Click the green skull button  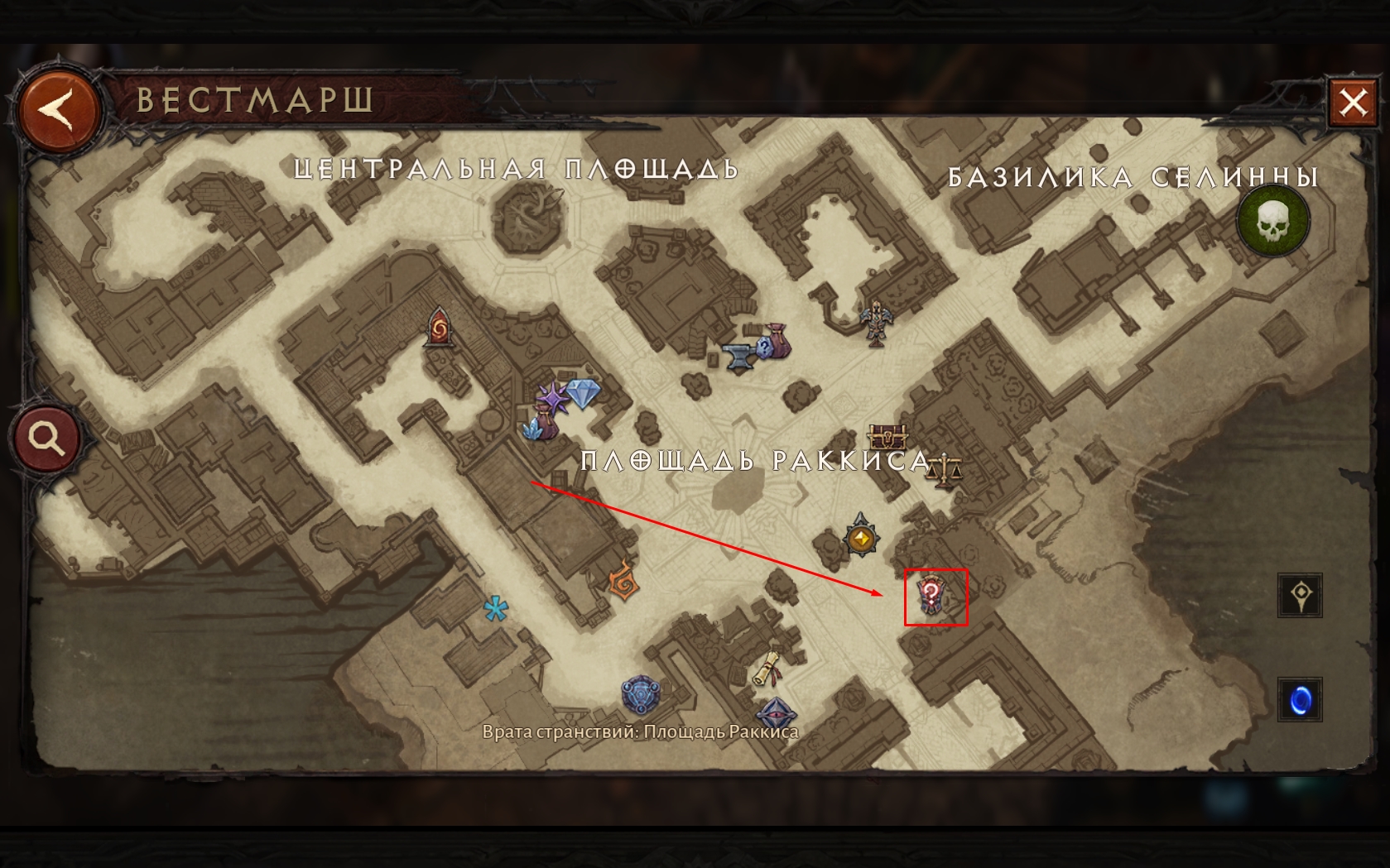click(1272, 221)
